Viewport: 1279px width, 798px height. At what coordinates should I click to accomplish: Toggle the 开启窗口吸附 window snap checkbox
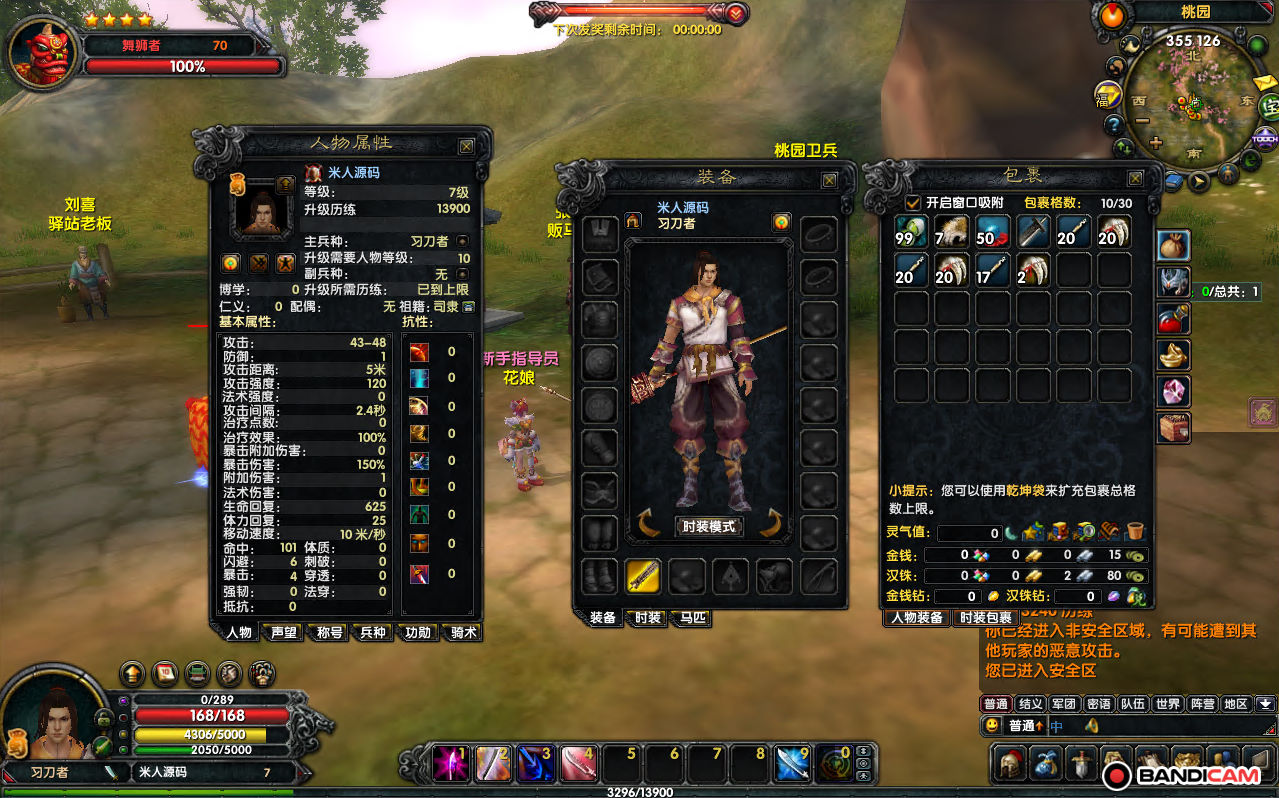click(913, 203)
